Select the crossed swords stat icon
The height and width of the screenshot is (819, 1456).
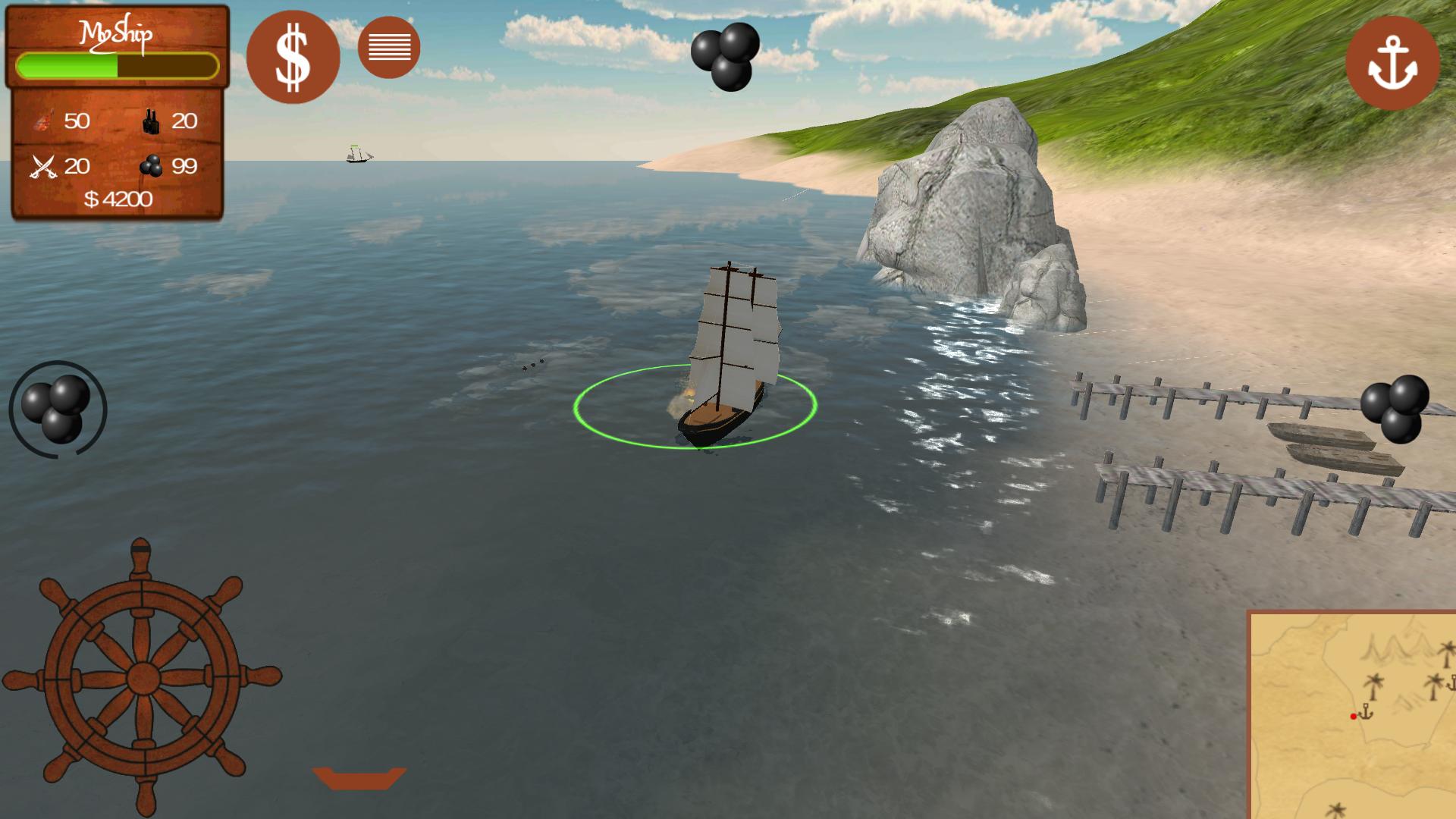pos(43,165)
